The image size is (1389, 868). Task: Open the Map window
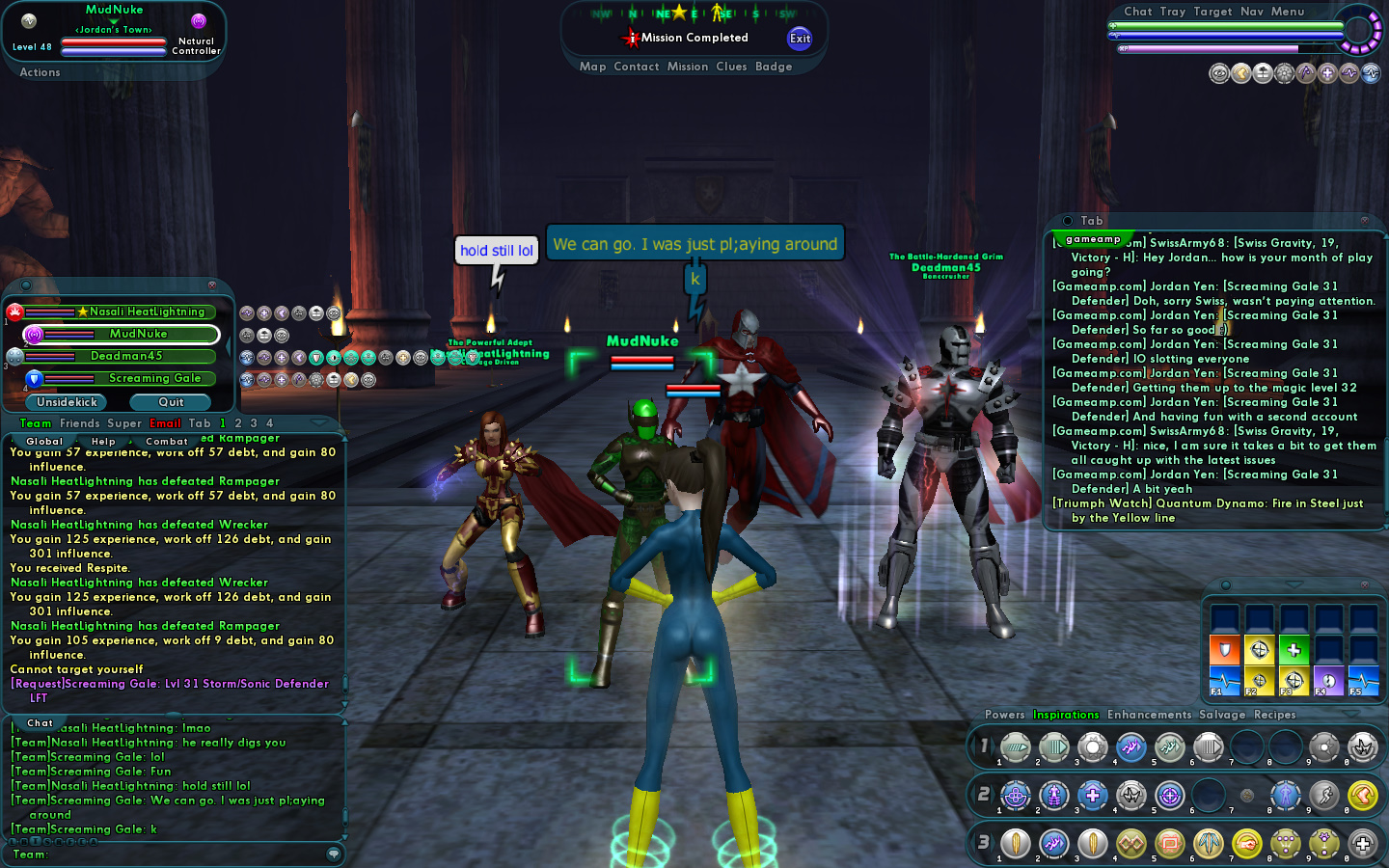pos(592,67)
